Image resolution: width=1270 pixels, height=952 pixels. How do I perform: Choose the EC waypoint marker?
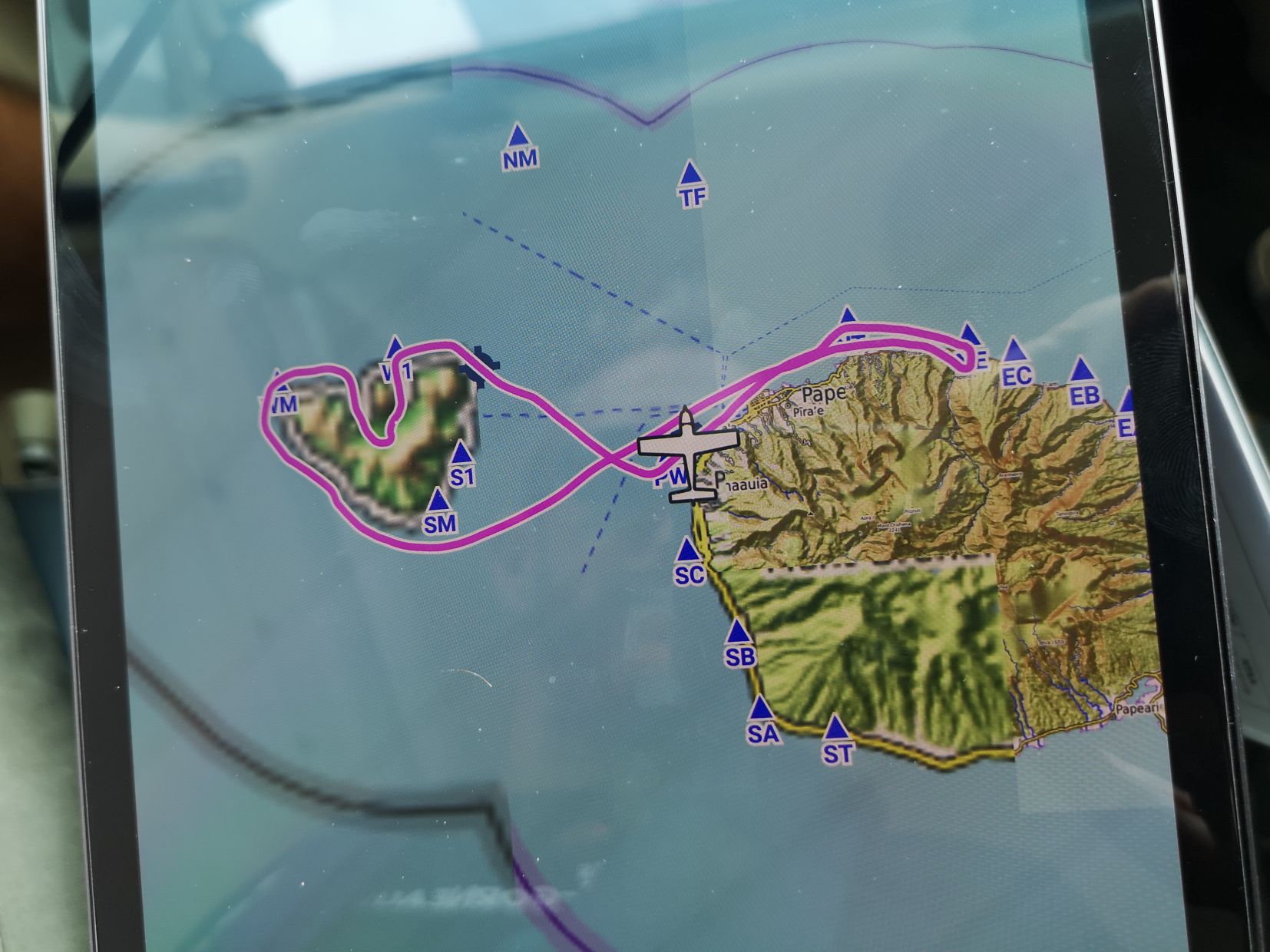(1016, 352)
